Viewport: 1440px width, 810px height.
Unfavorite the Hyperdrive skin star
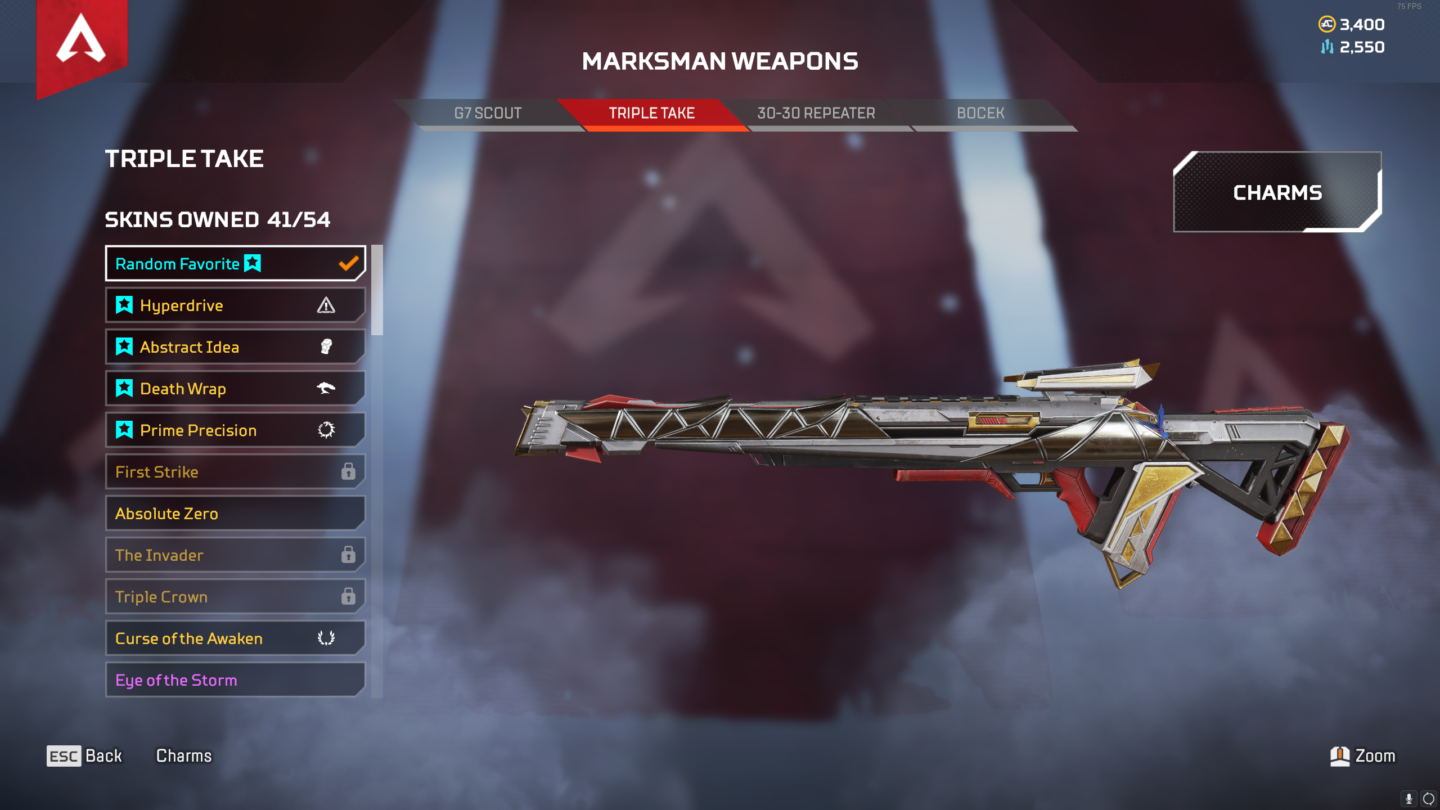click(x=123, y=305)
